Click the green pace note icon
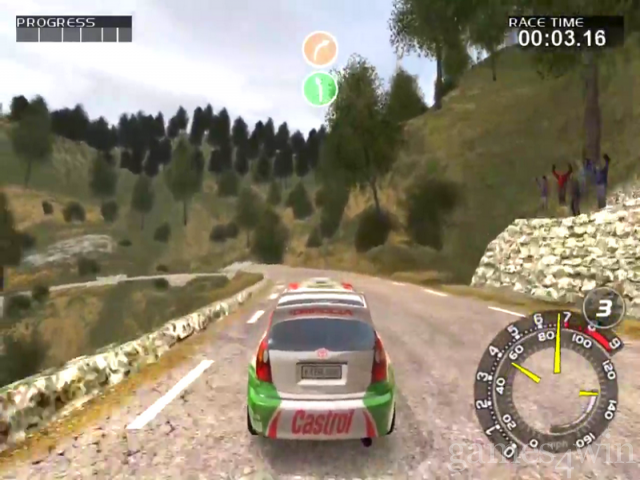The image size is (640, 480). [320, 88]
